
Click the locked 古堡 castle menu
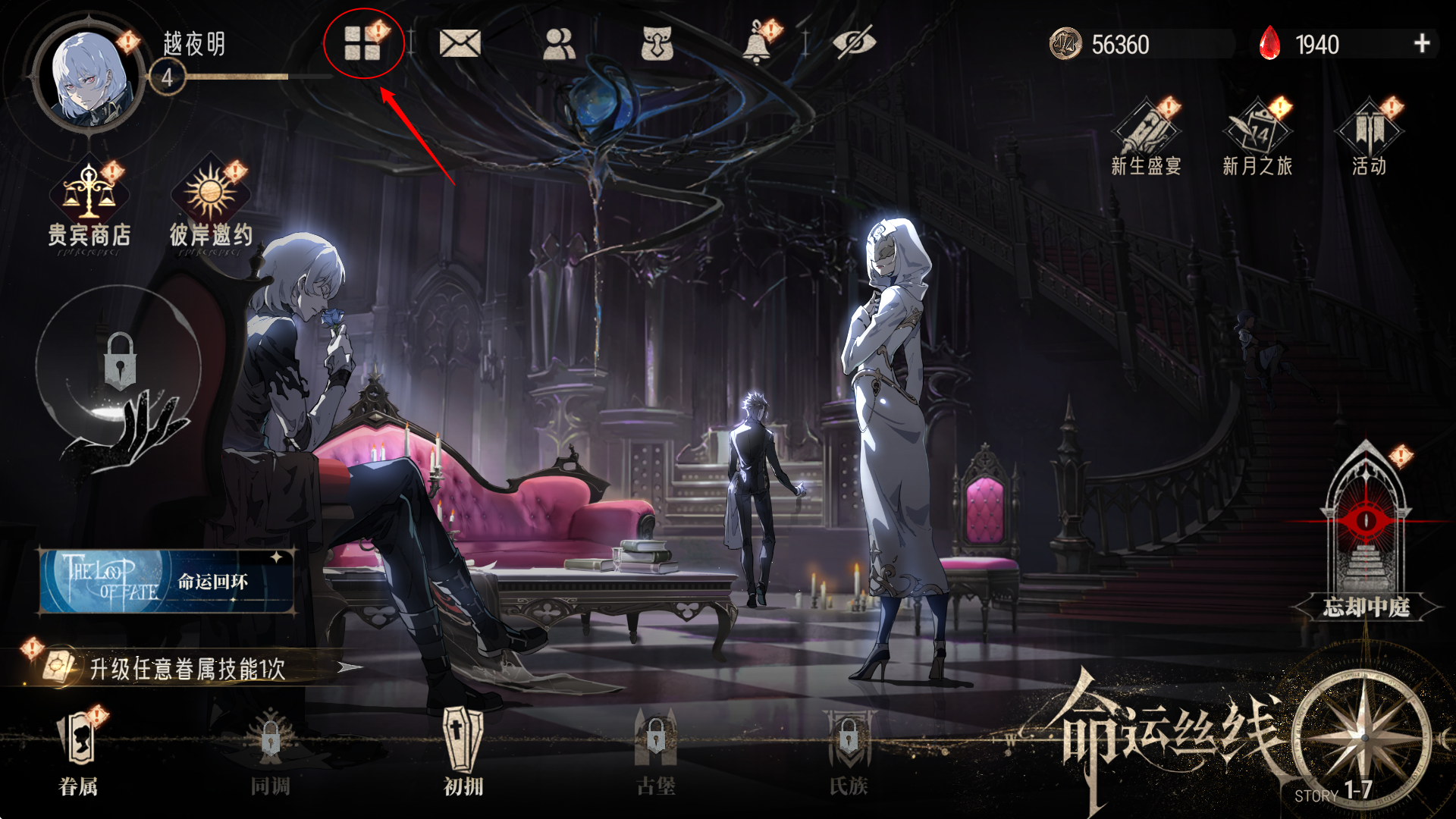[x=656, y=751]
